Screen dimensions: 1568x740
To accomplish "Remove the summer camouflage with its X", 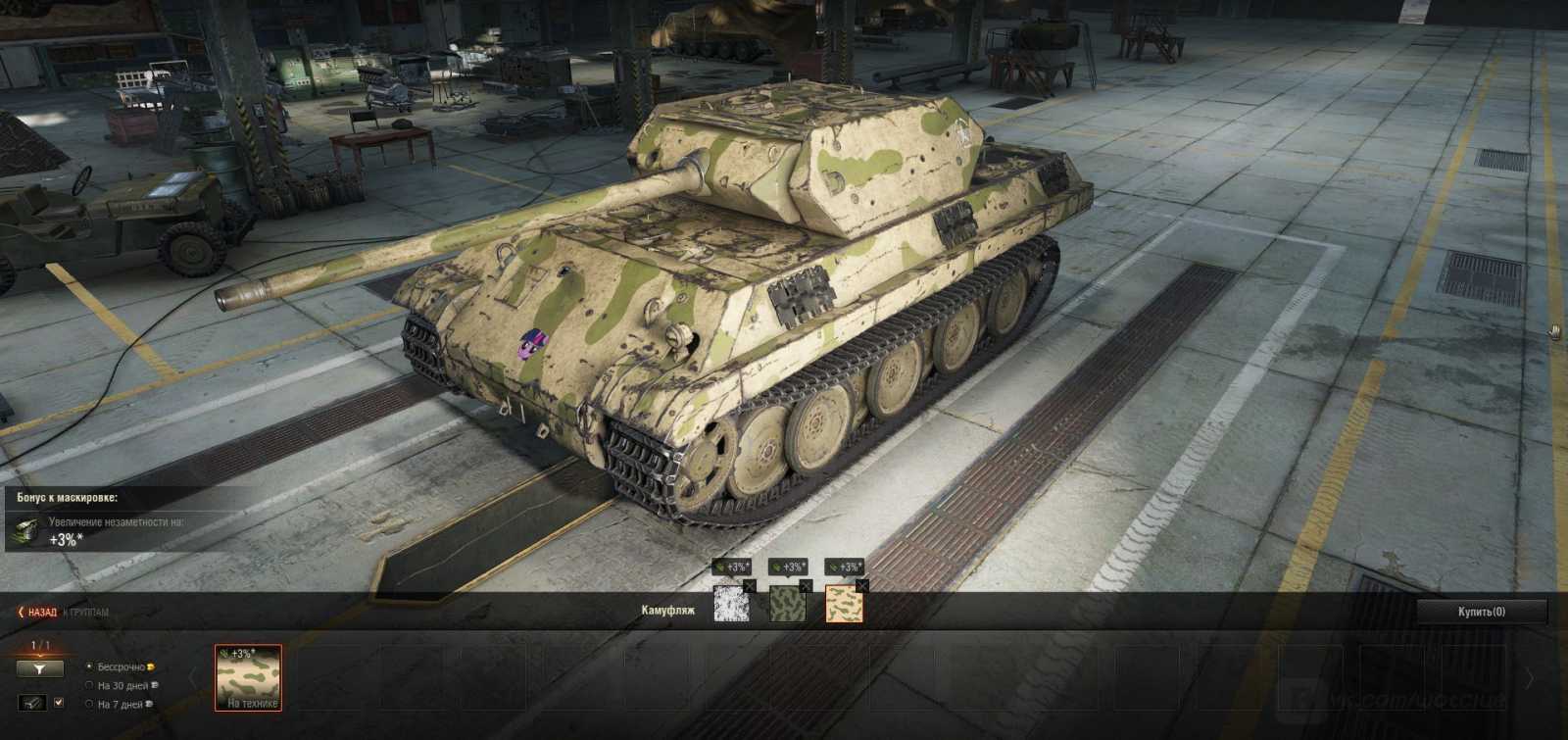I will pos(806,586).
